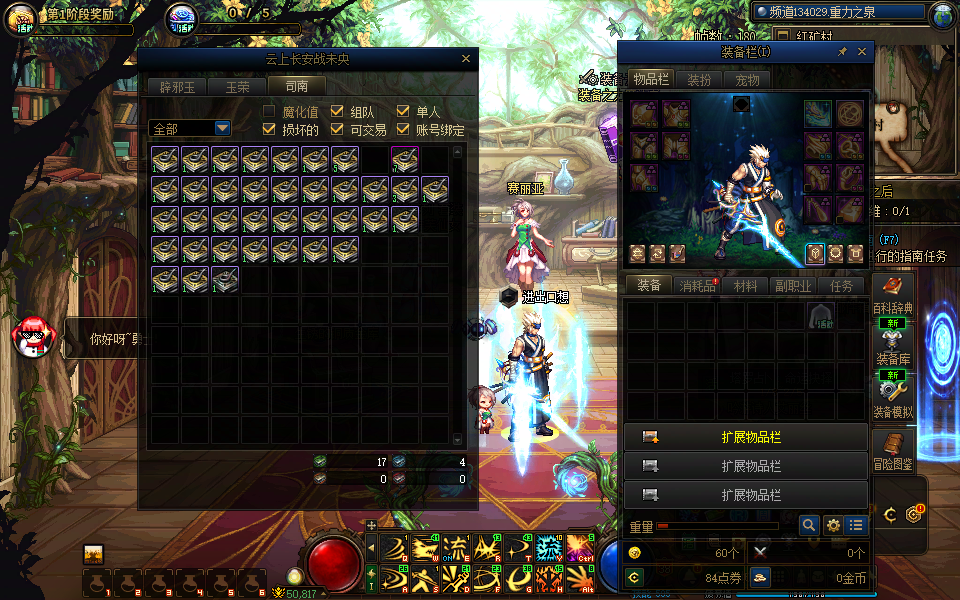Click the yellow 扩展物品栏 button
960x600 pixels.
(x=746, y=437)
